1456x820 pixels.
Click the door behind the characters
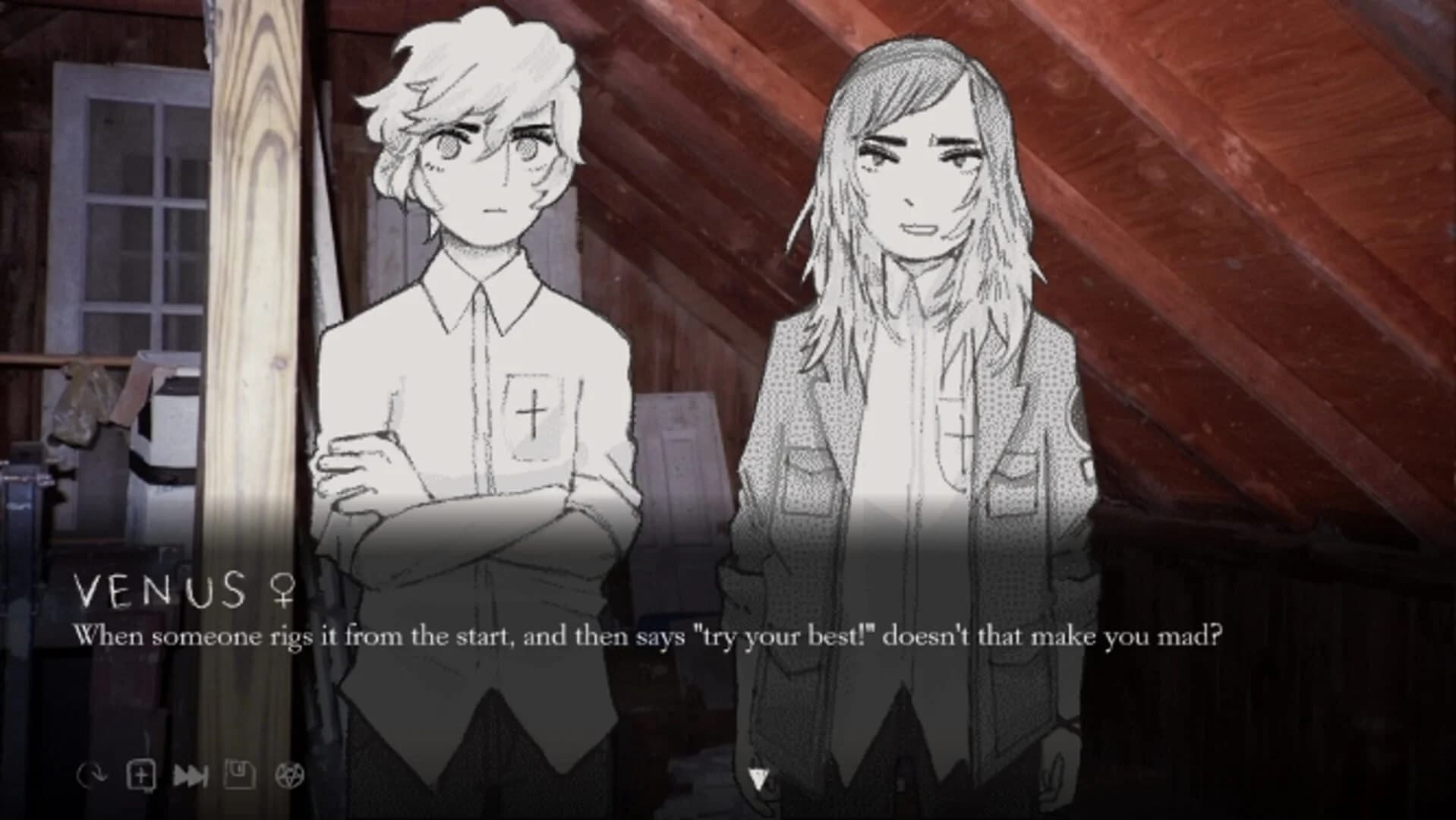pyautogui.click(x=683, y=456)
